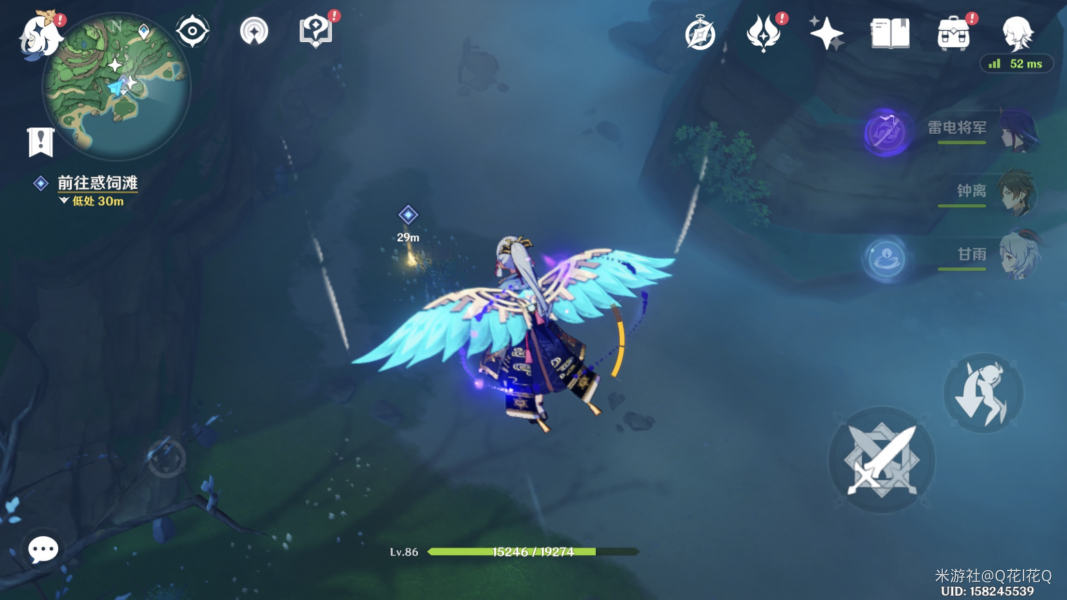Image resolution: width=1067 pixels, height=600 pixels.
Task: Open the compass adventure icon
Action: coord(700,33)
